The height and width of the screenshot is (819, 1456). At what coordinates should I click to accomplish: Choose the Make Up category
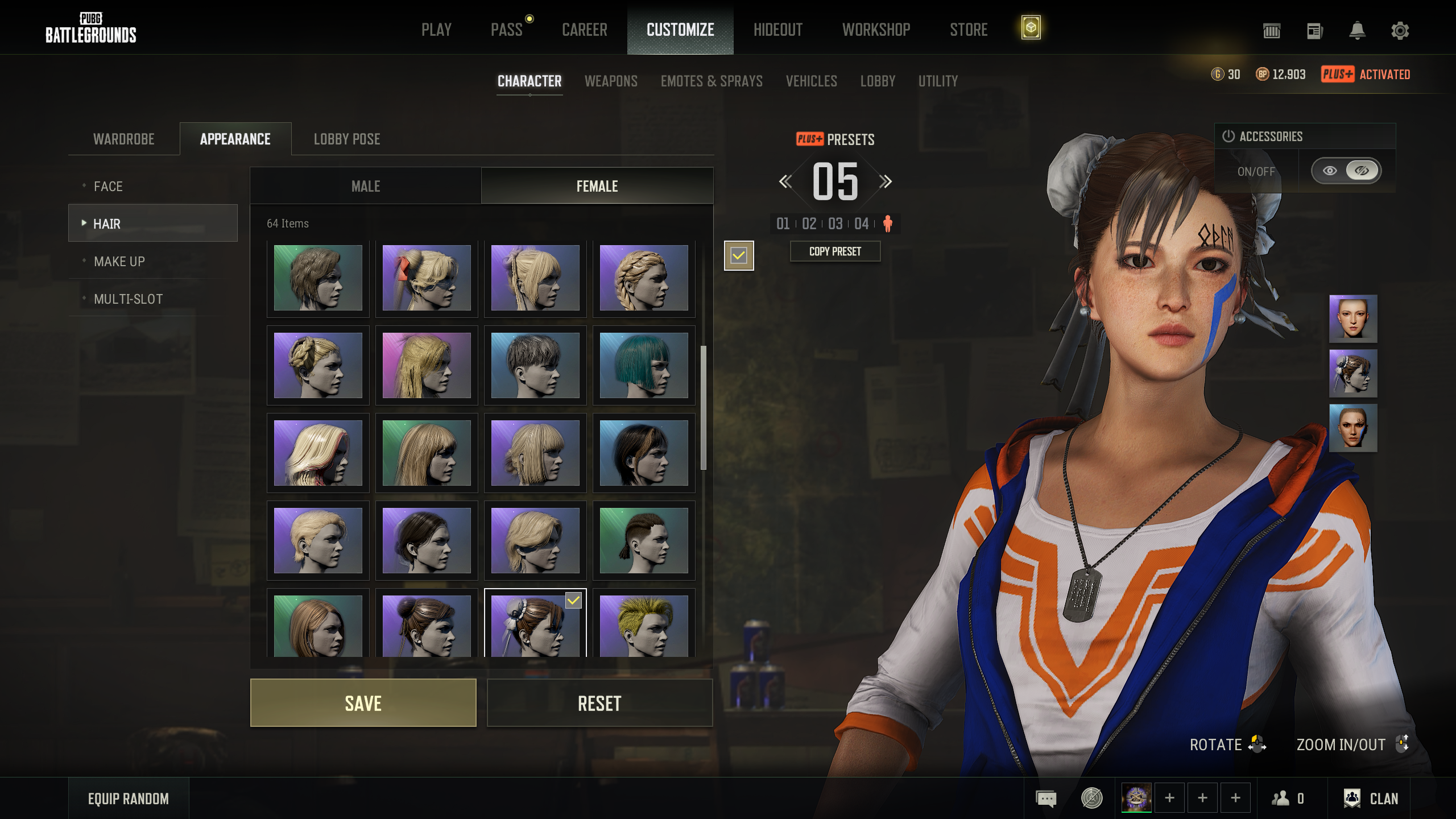(119, 262)
